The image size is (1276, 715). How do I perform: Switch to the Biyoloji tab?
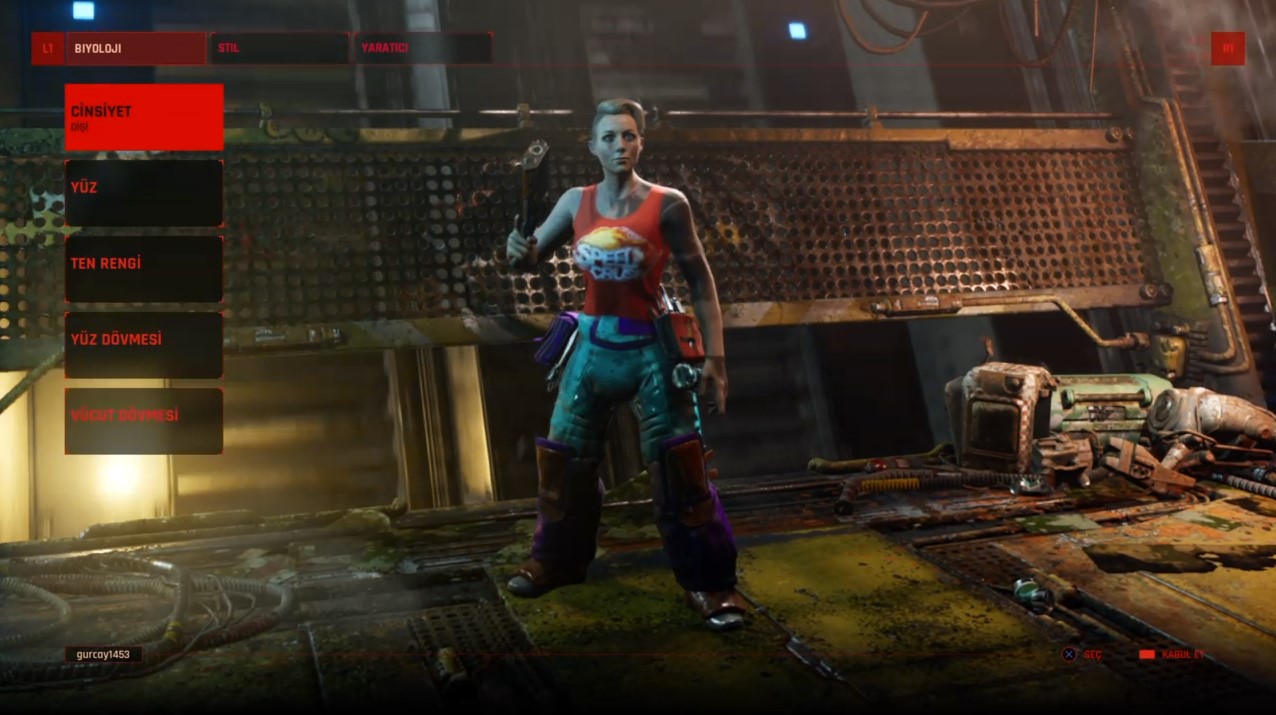tap(135, 48)
